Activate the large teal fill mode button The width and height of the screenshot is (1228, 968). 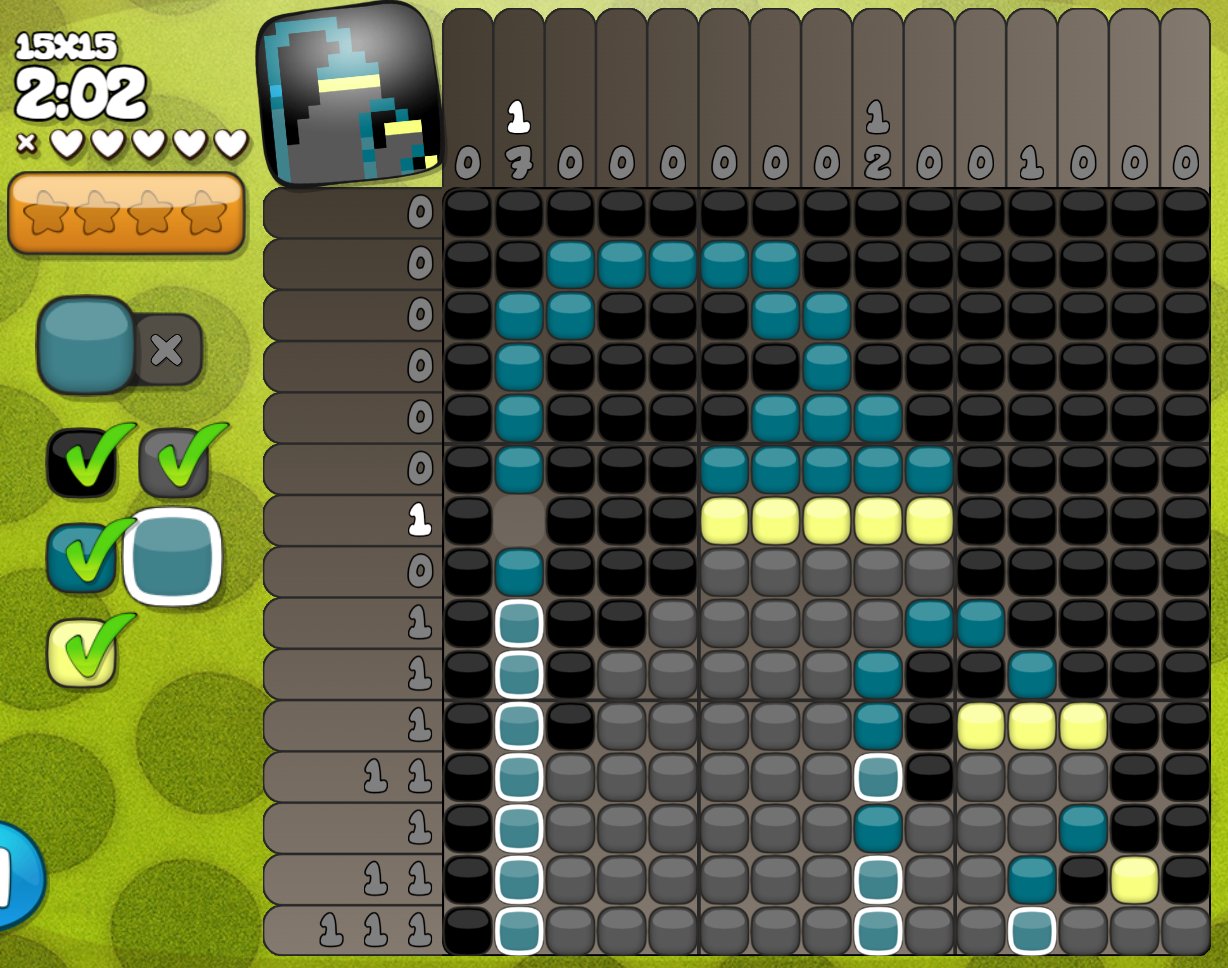tap(87, 344)
